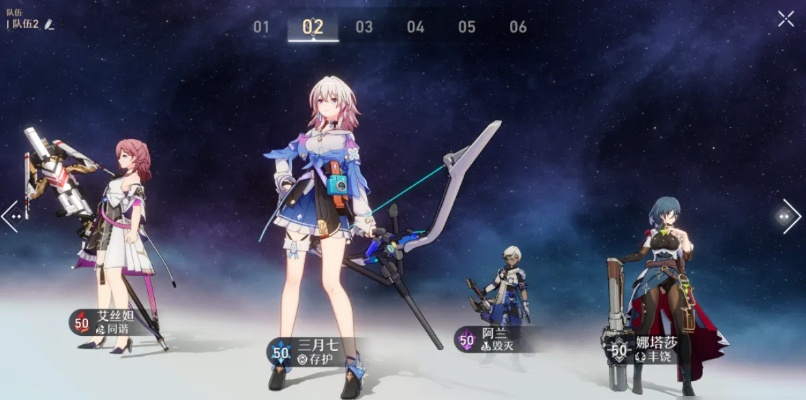Viewport: 806px width, 400px height.
Task: Switch to team tab 01
Action: (261, 27)
